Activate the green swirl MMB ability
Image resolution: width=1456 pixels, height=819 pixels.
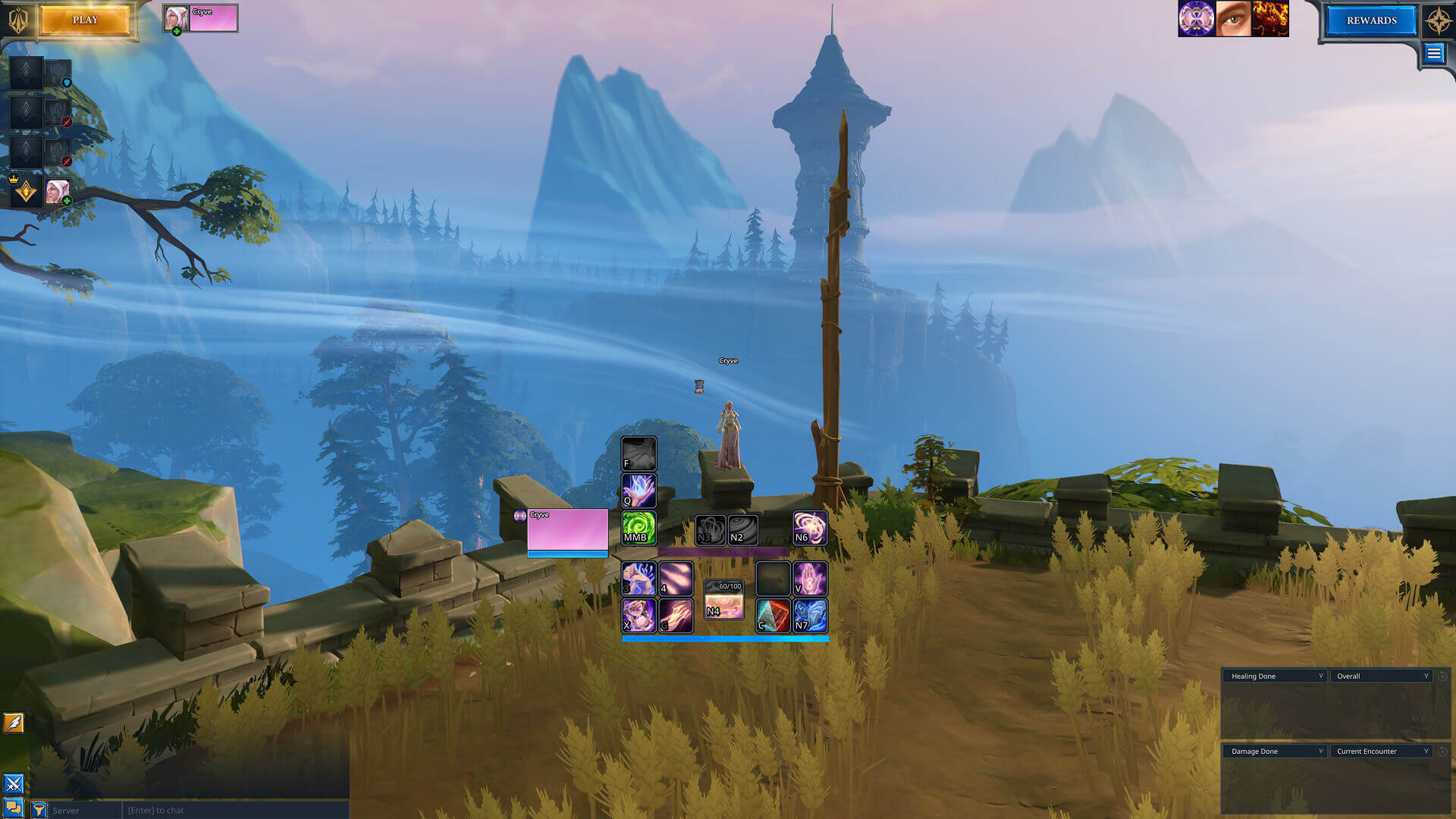[x=639, y=528]
